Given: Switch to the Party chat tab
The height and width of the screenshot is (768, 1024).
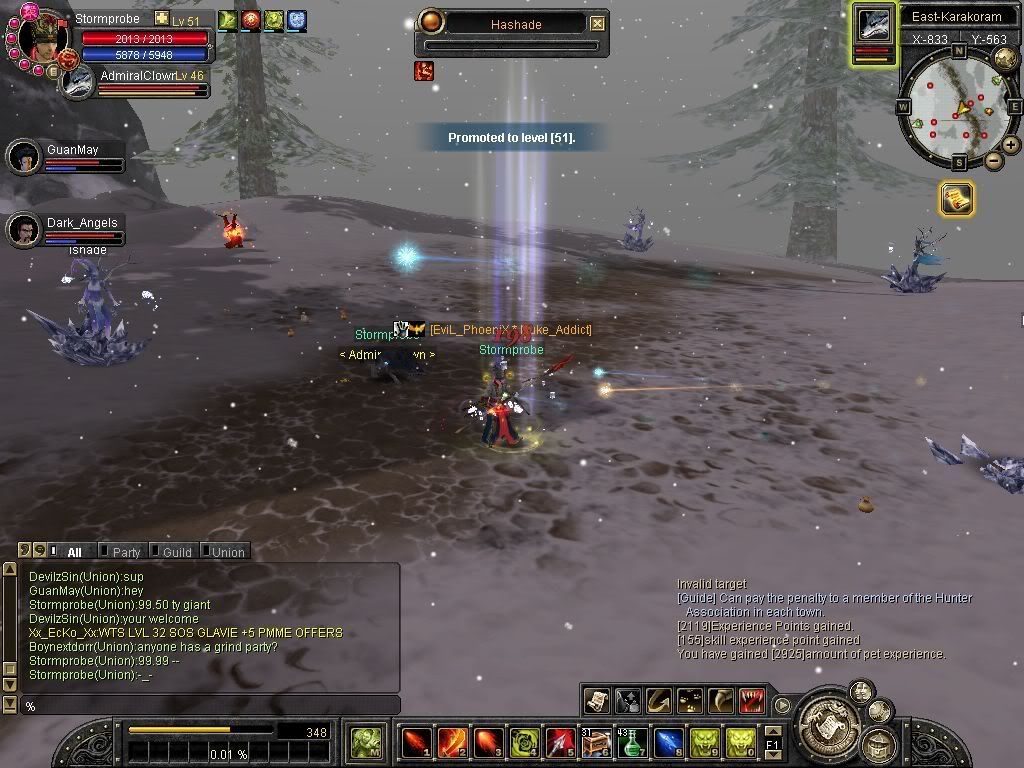Looking at the screenshot, I should pos(125,551).
